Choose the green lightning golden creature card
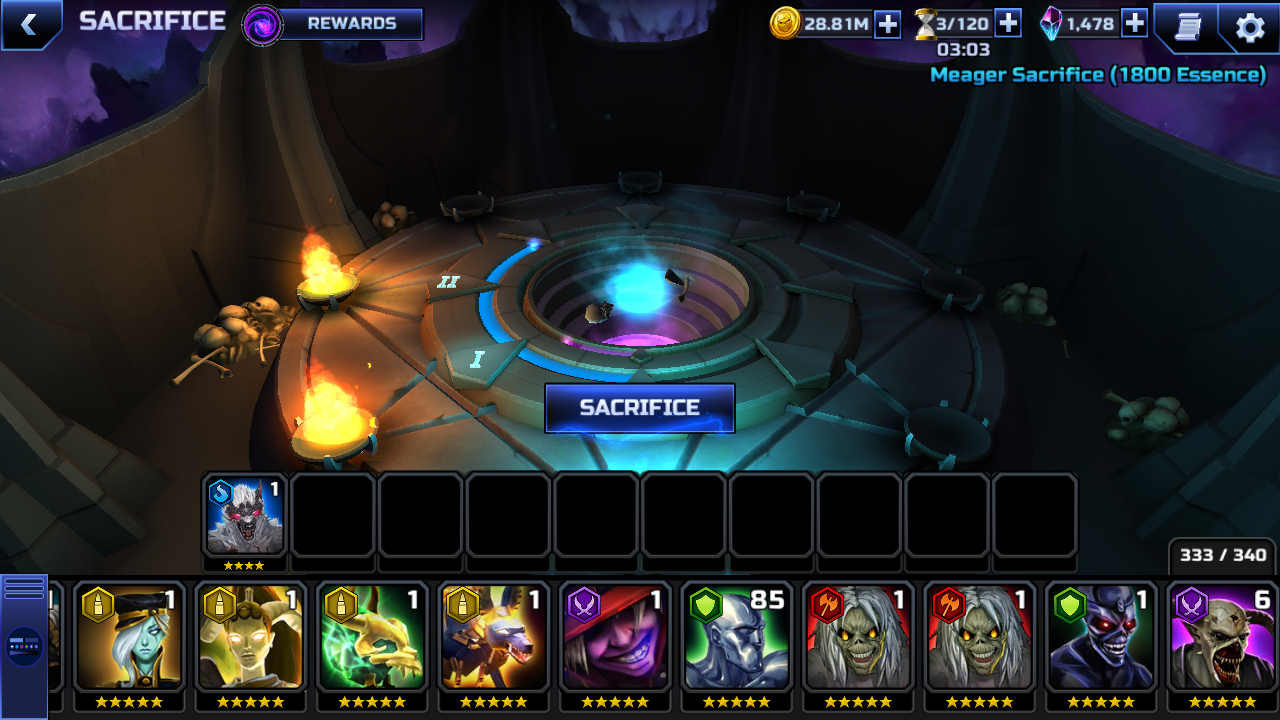Screen dimensions: 1280x720 coord(372,638)
